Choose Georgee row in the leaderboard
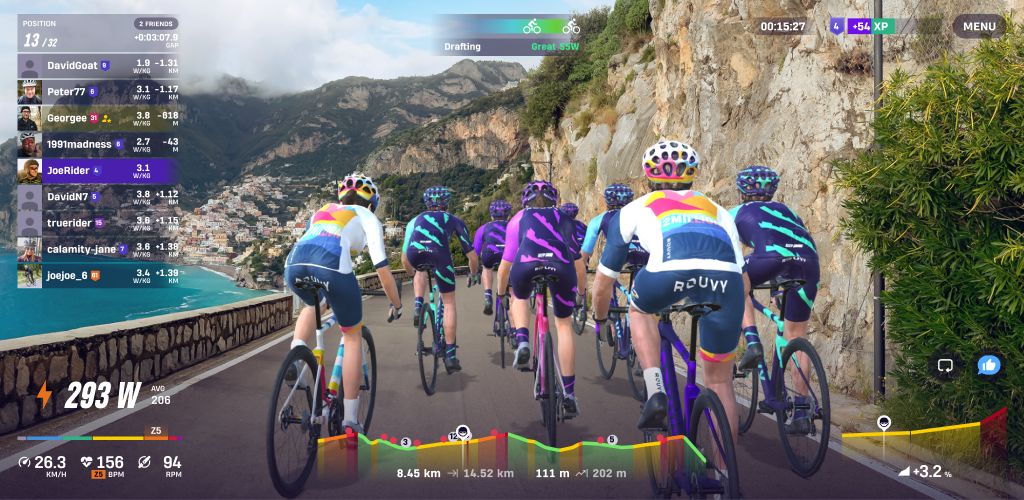This screenshot has height=500, width=1024. pyautogui.click(x=99, y=117)
